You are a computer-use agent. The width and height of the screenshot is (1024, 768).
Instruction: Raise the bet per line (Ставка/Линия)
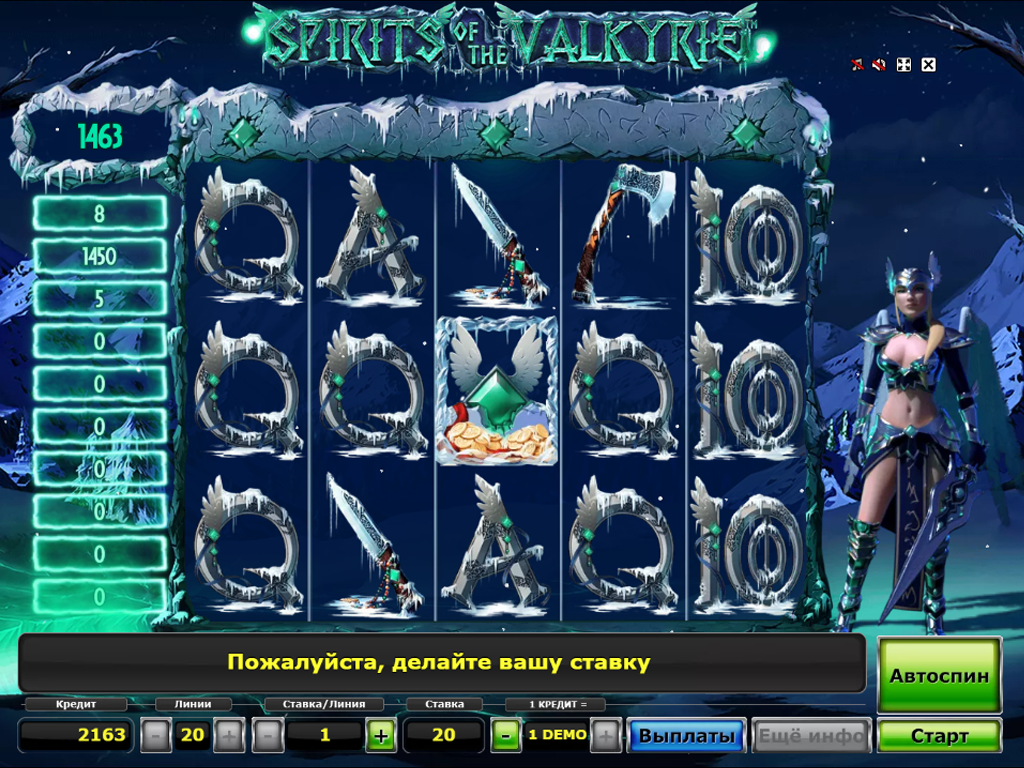point(380,736)
